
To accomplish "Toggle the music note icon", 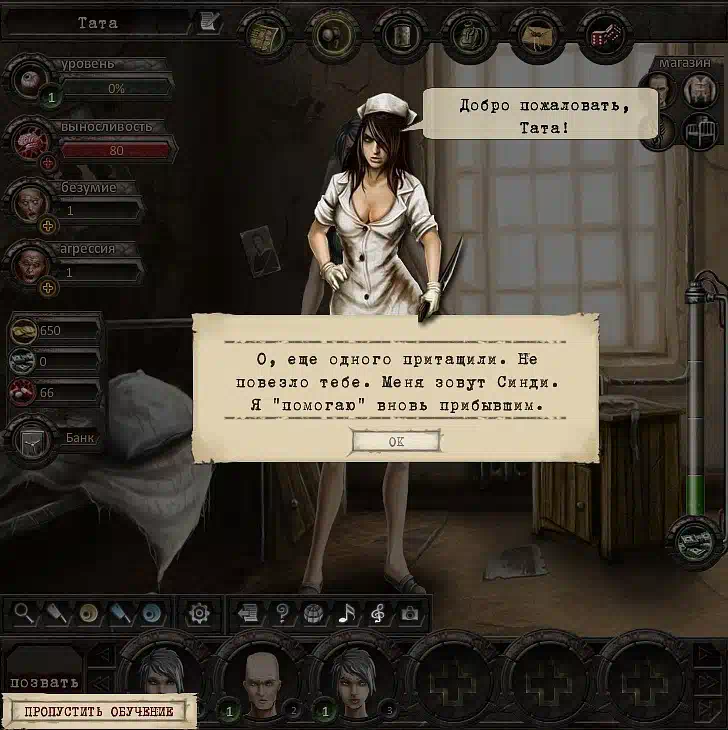I will [347, 613].
